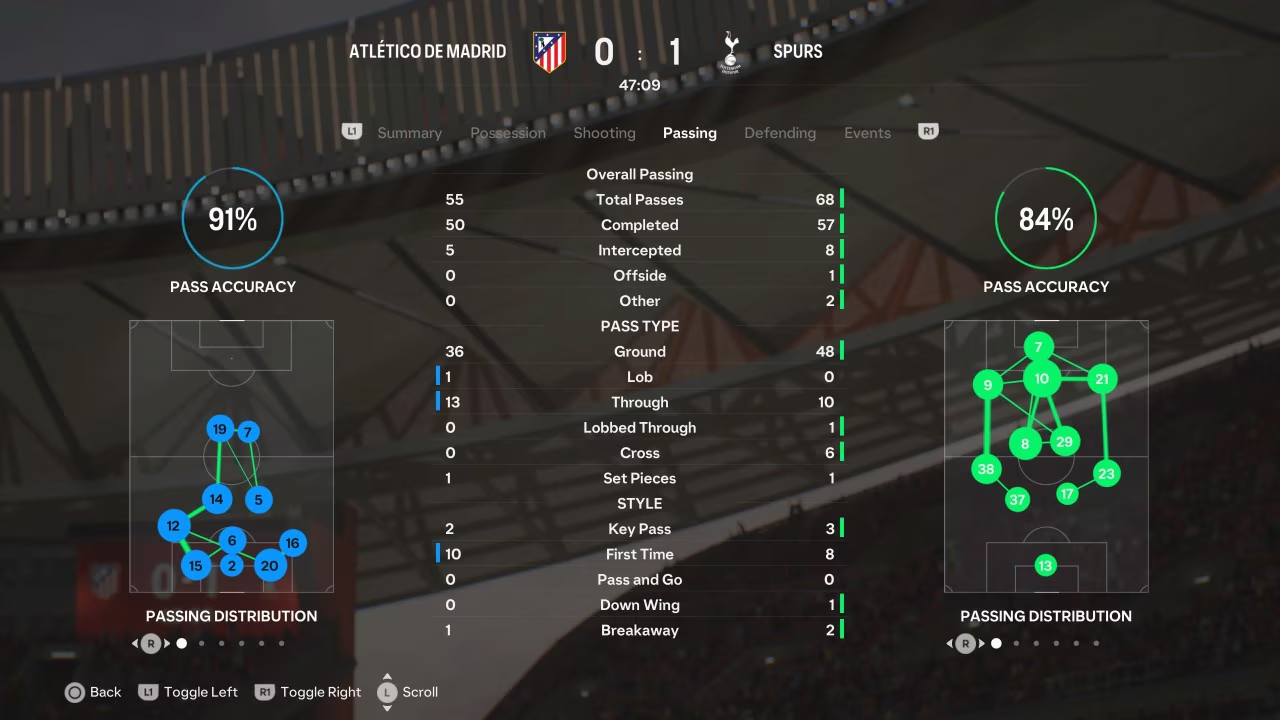Switch to the Summary tab
This screenshot has width=1280, height=720.
pyautogui.click(x=409, y=133)
